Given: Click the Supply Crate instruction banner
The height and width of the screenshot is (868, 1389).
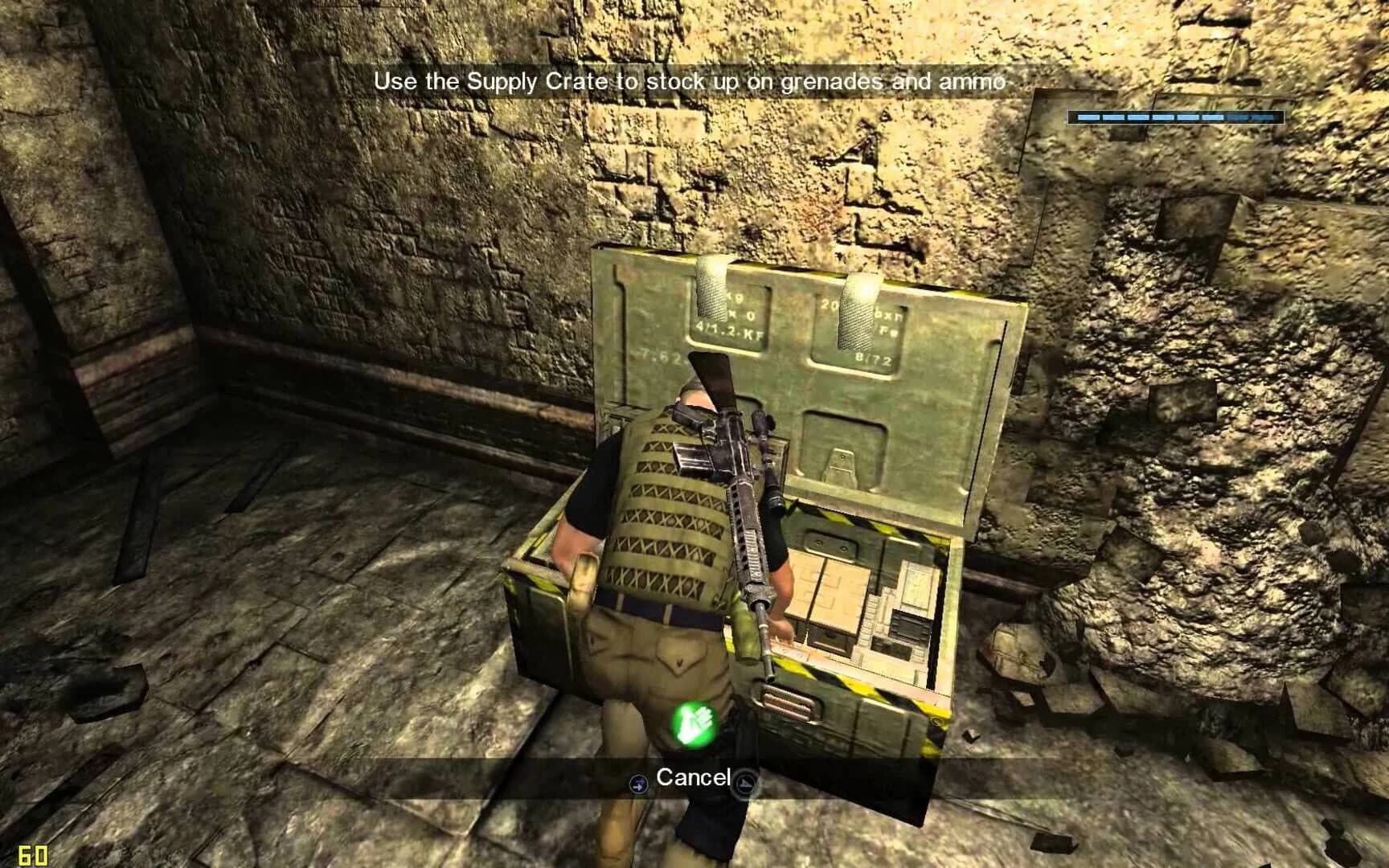Looking at the screenshot, I should click(693, 80).
